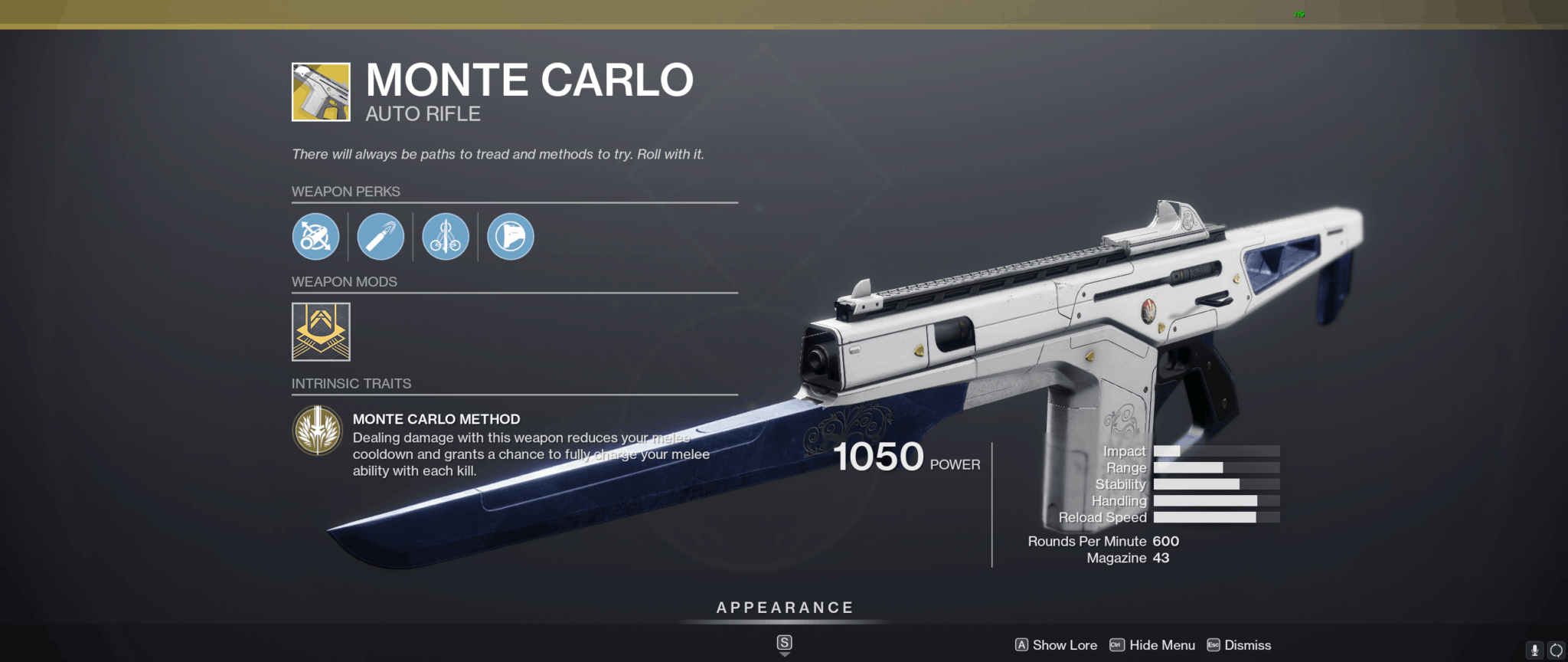Screen dimensions: 1568x662
Task: Click the Ctrl key icon beside Hide Menu
Action: coord(1116,645)
